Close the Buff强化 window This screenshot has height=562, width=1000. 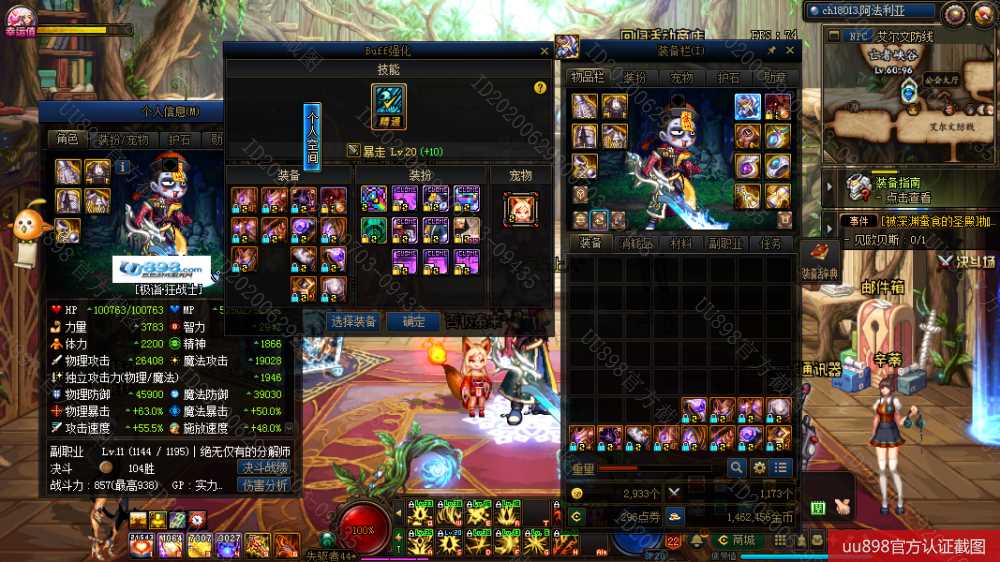tap(544, 51)
